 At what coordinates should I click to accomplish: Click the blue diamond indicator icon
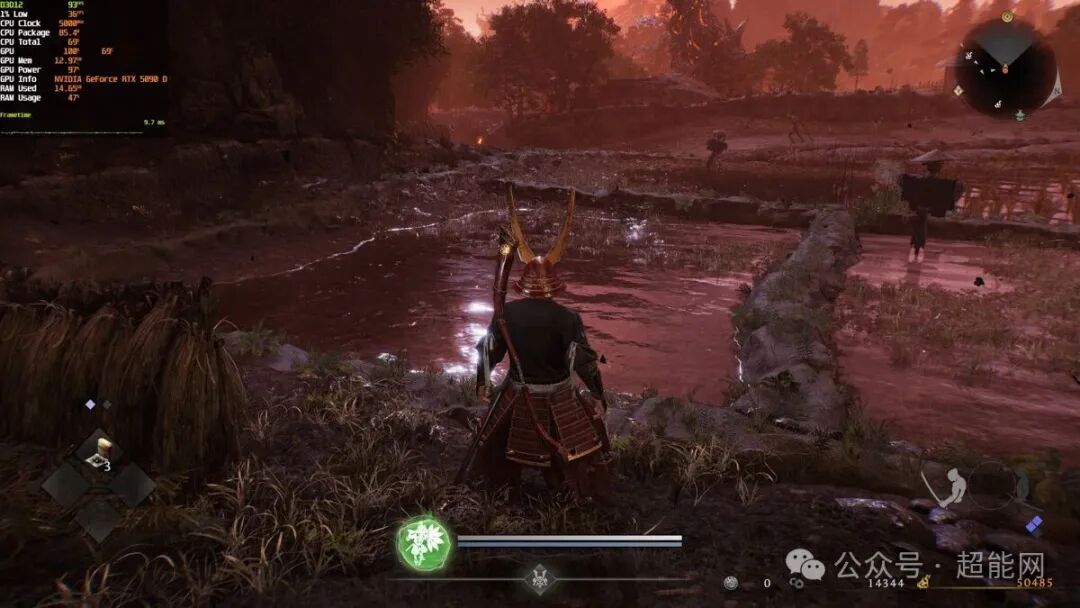(x=1034, y=523)
